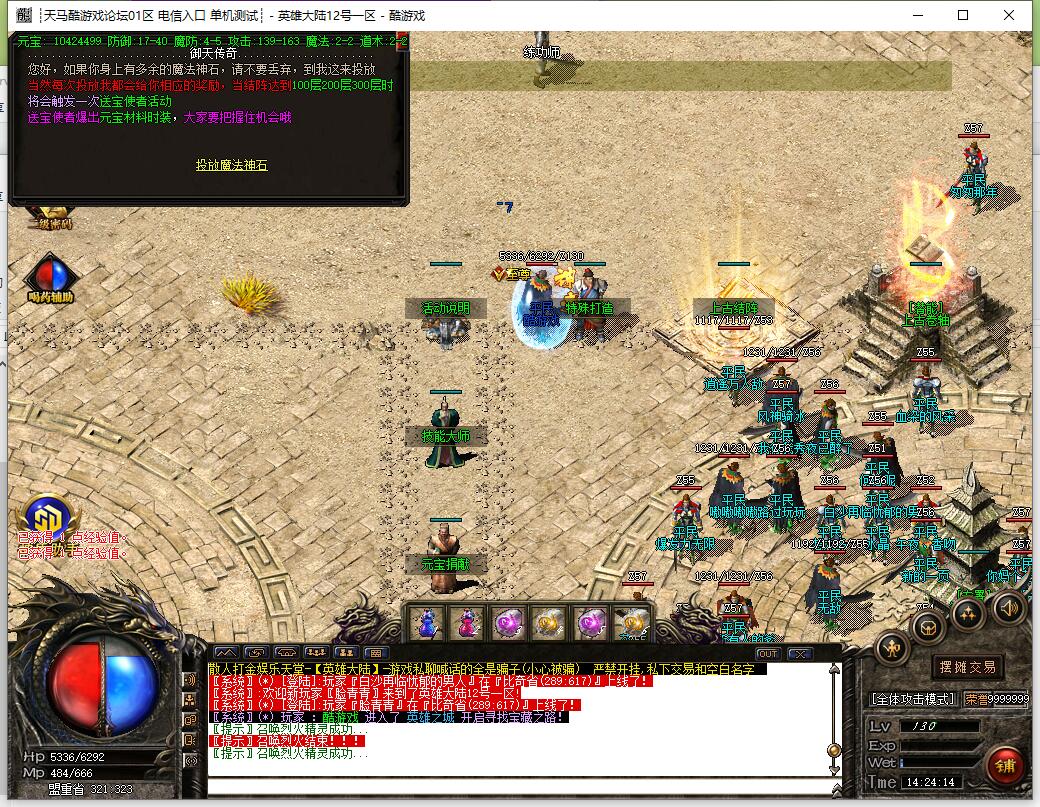This screenshot has width=1040, height=807.
Task: Click the chat text input line
Action: [520, 787]
